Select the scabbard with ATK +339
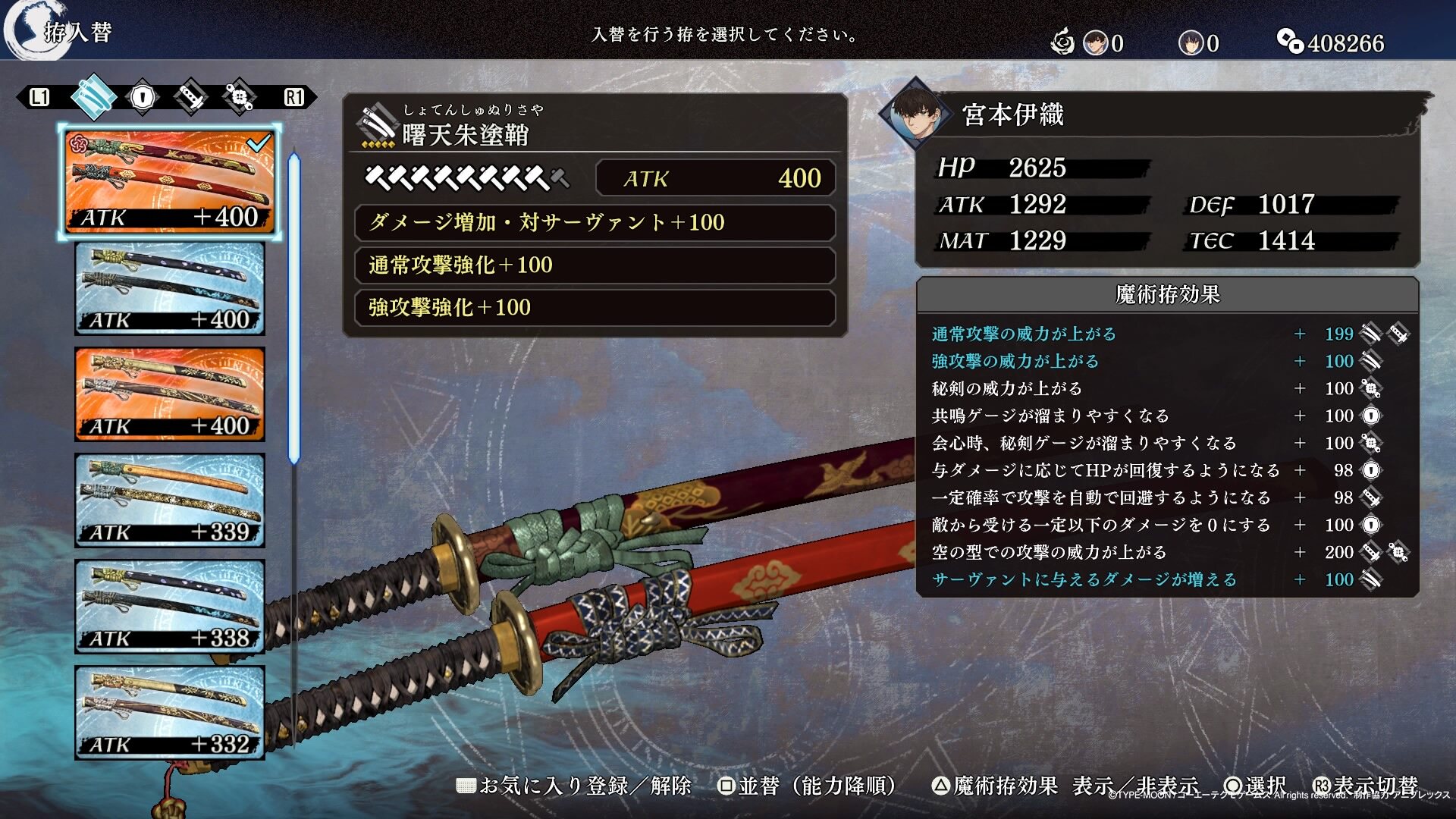Image resolution: width=1456 pixels, height=819 pixels. (x=170, y=500)
